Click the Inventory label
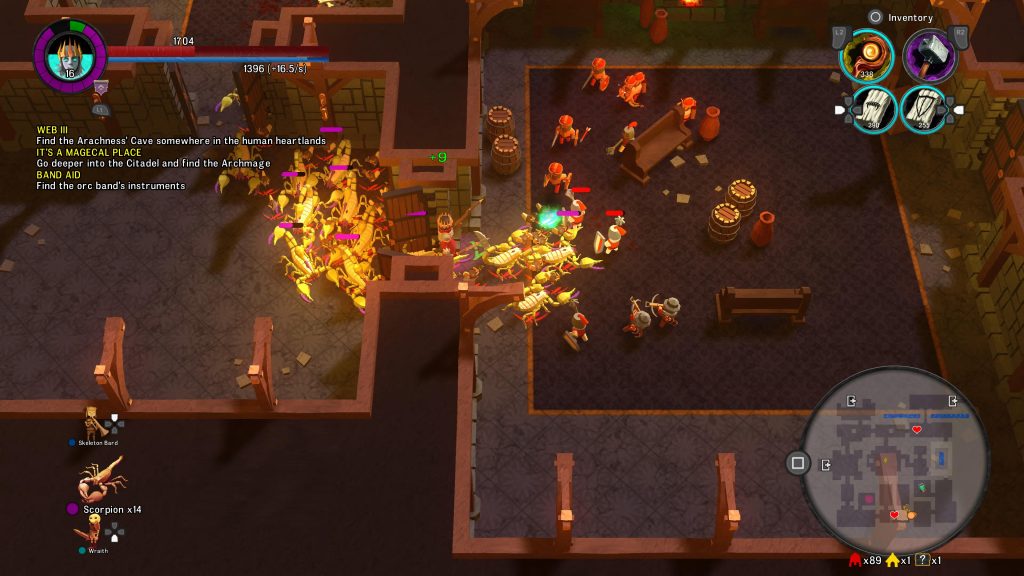 coord(909,17)
